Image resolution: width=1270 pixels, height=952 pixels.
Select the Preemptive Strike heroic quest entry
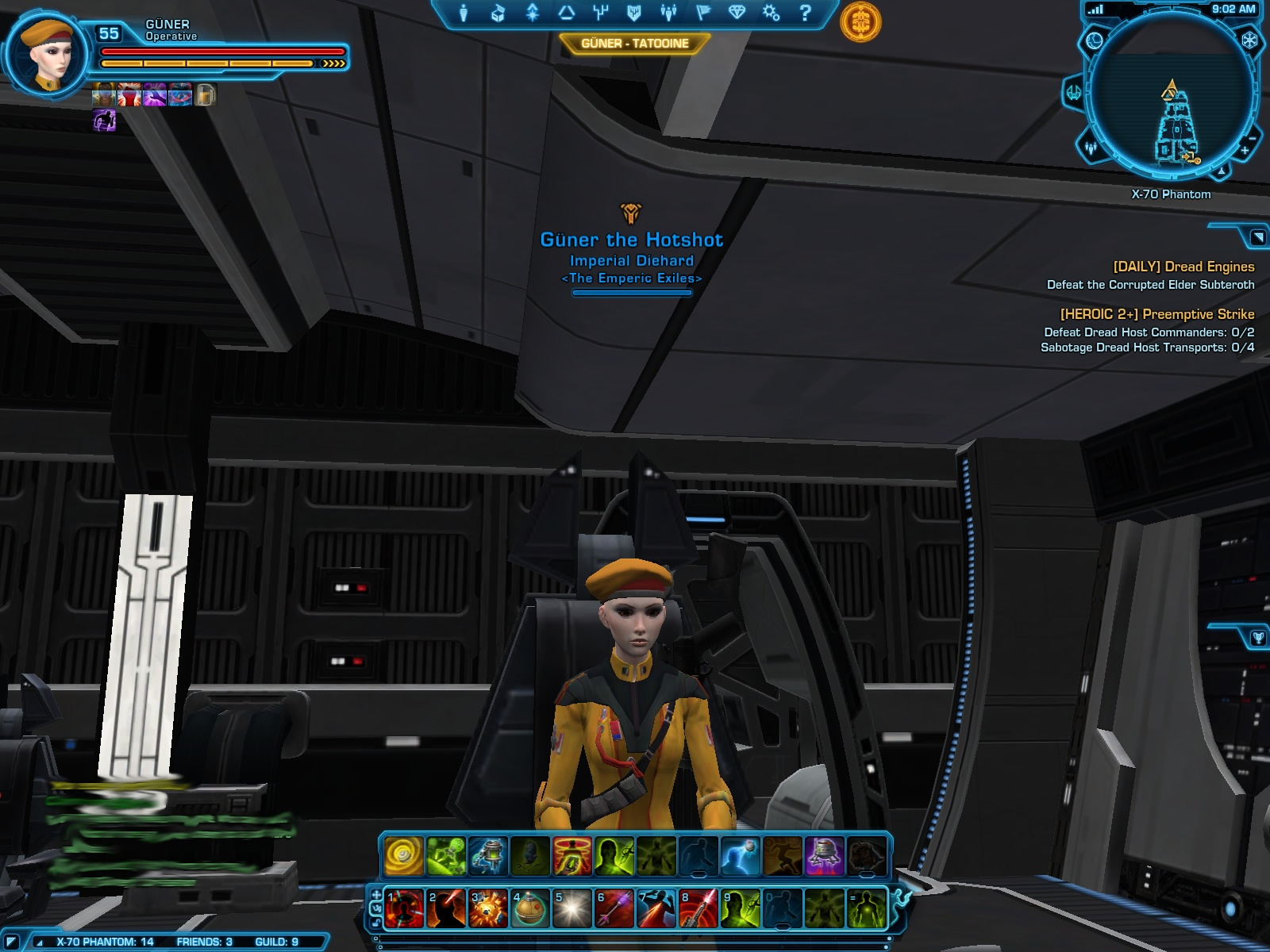pyautogui.click(x=1156, y=315)
